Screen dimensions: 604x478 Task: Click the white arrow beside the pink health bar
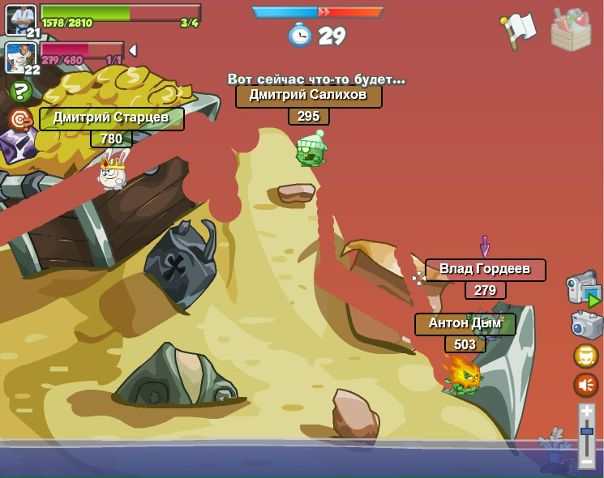(x=133, y=50)
